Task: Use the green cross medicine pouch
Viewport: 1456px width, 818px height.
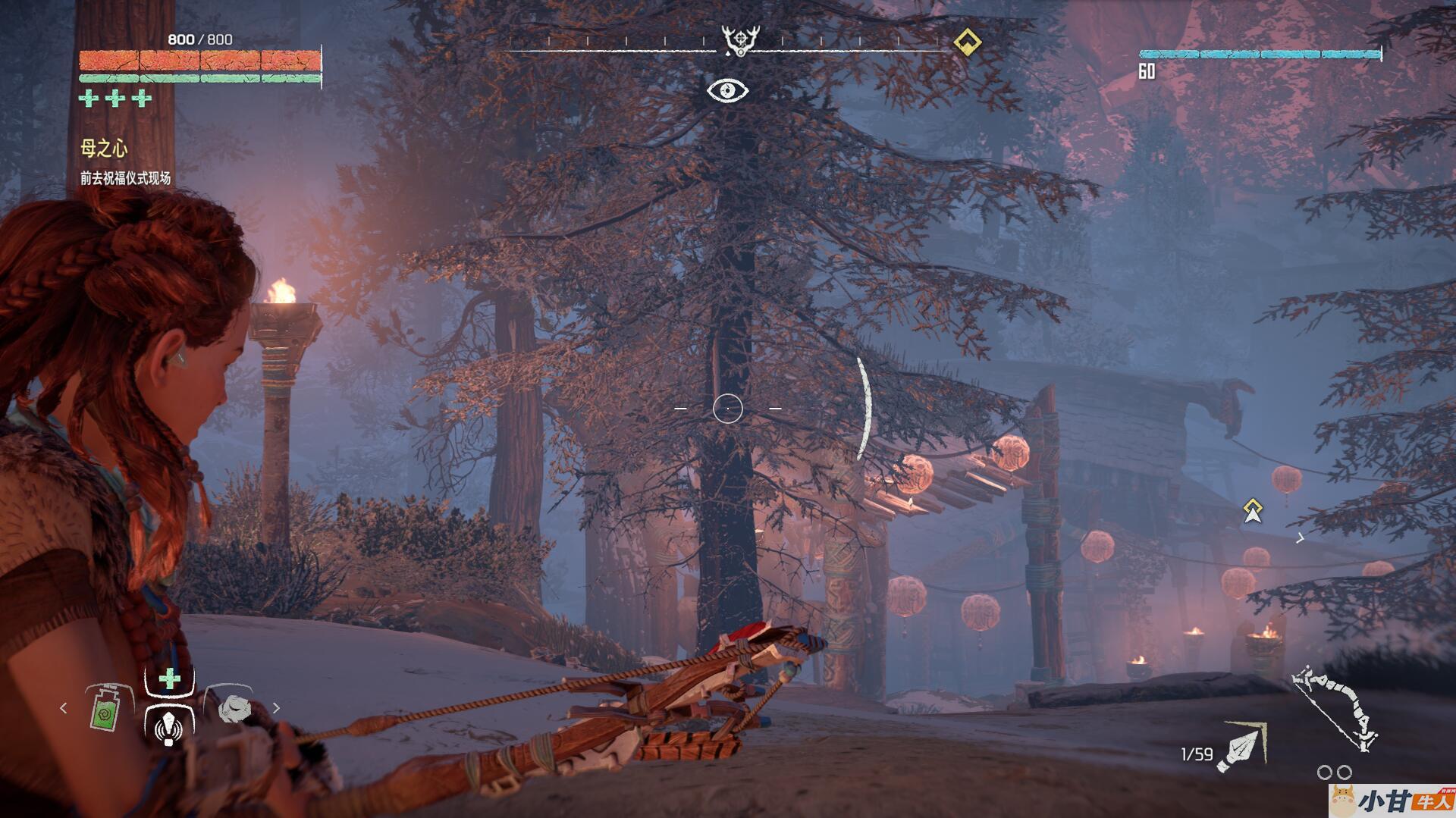Action: click(x=169, y=679)
